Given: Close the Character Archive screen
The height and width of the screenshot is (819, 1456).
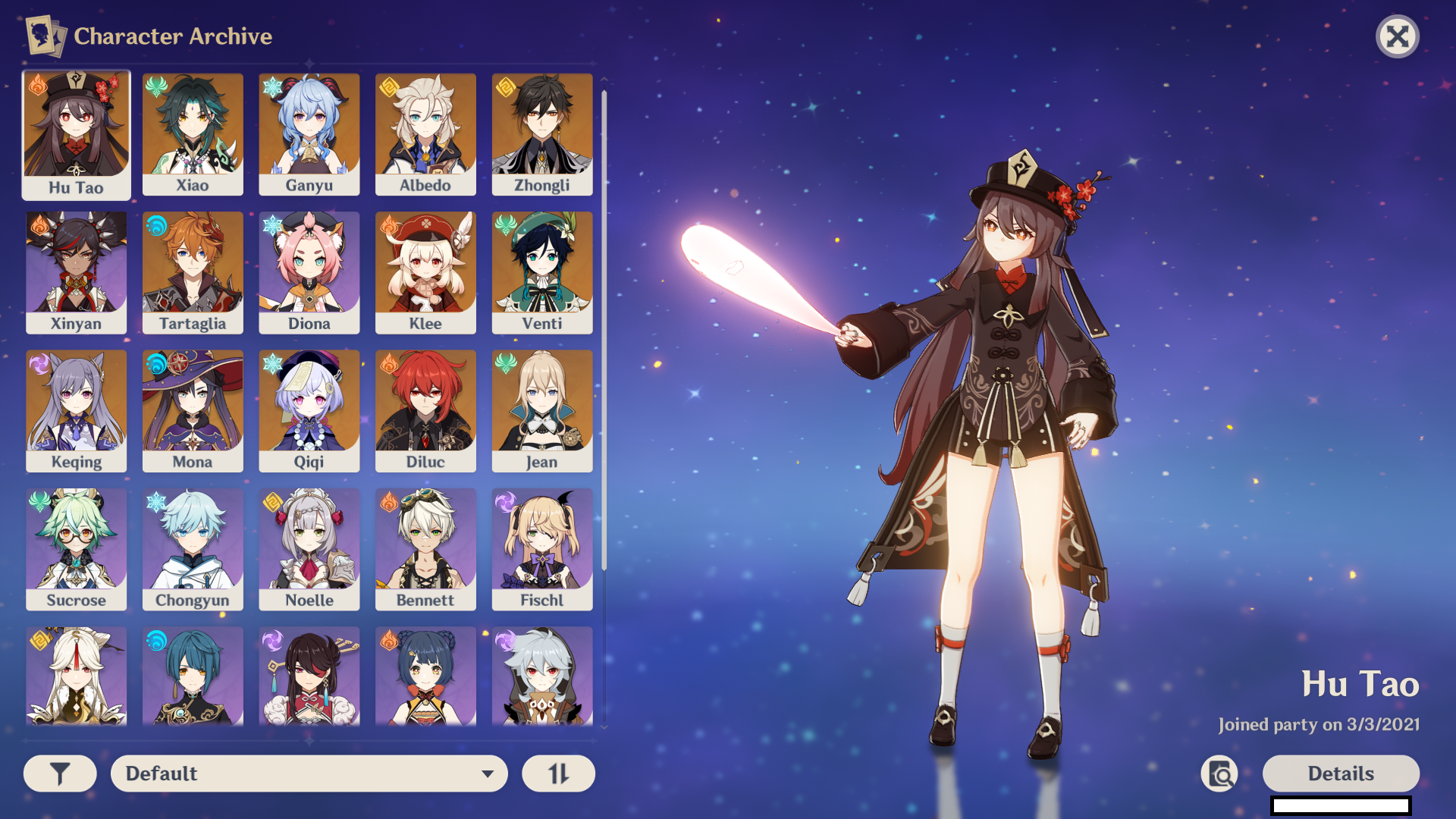Looking at the screenshot, I should tap(1398, 36).
